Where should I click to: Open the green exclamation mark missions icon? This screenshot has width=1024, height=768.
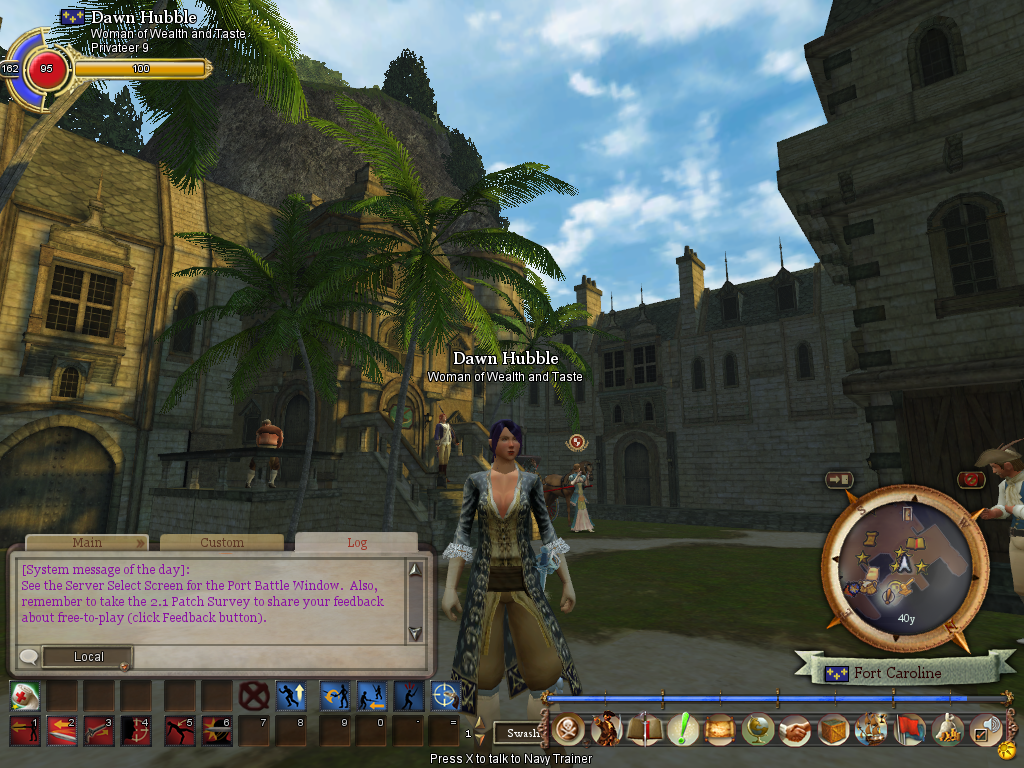tap(682, 731)
